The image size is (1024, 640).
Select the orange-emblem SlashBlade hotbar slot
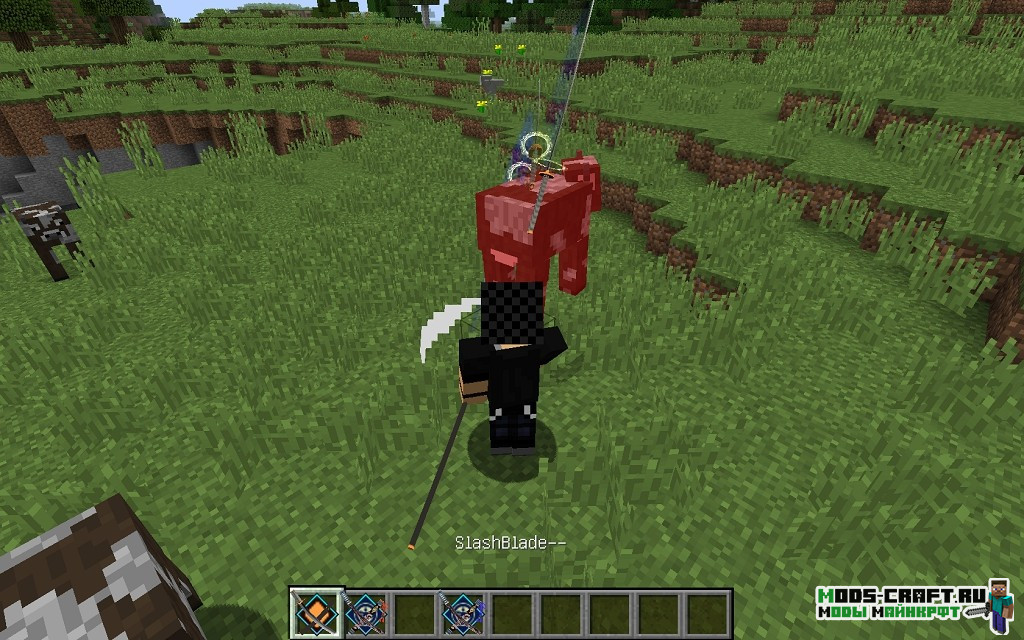coord(316,612)
